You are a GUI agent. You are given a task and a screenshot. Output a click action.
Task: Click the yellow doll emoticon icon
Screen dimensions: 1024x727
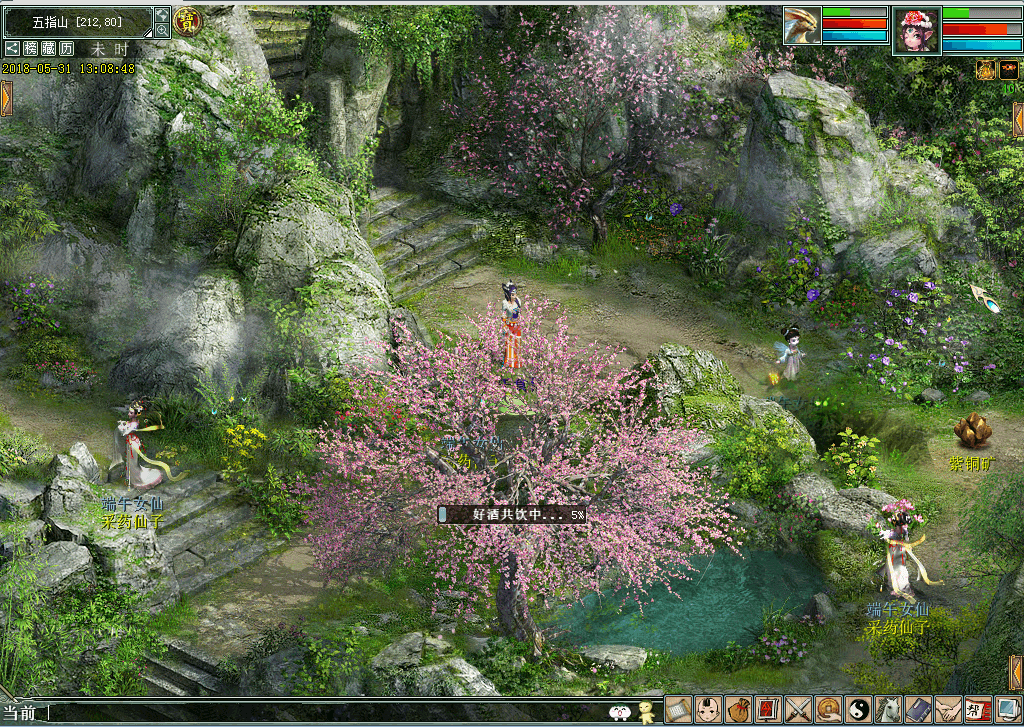point(646,712)
